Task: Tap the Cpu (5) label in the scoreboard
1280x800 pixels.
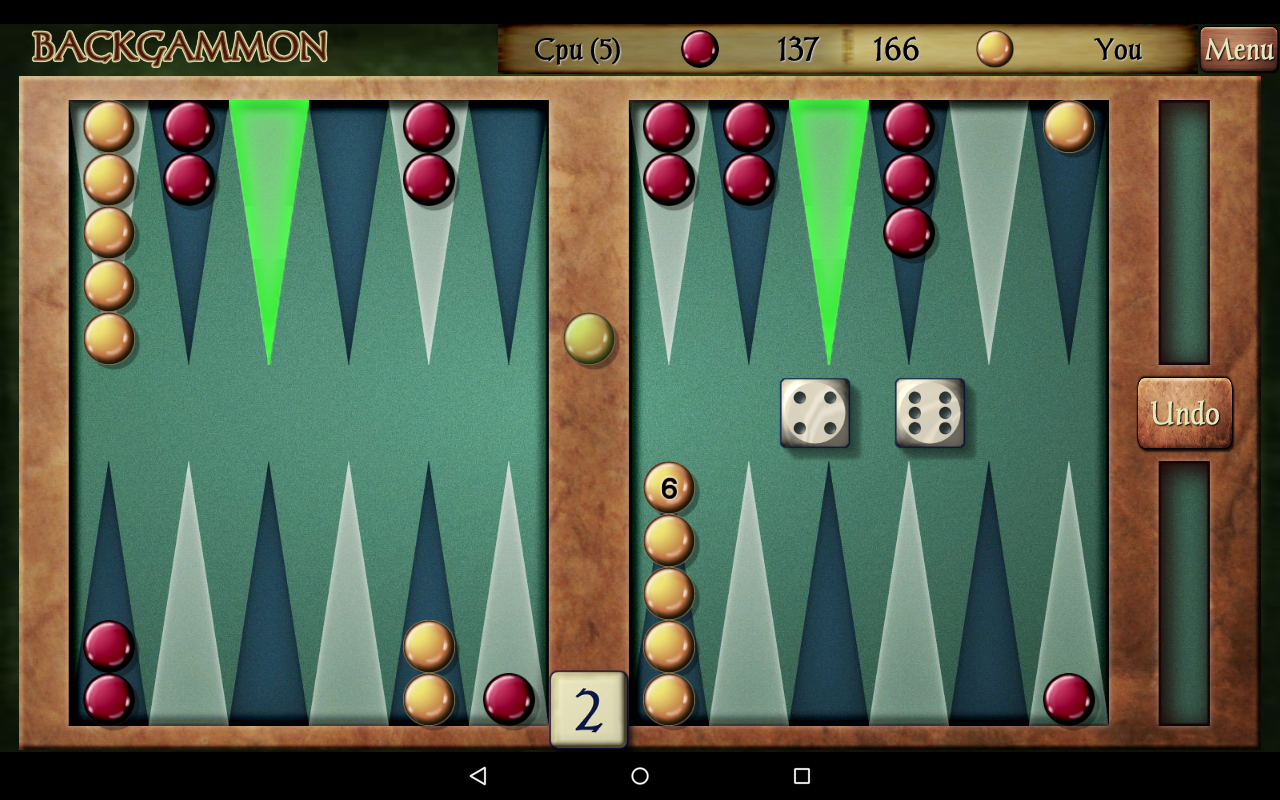Action: point(578,49)
